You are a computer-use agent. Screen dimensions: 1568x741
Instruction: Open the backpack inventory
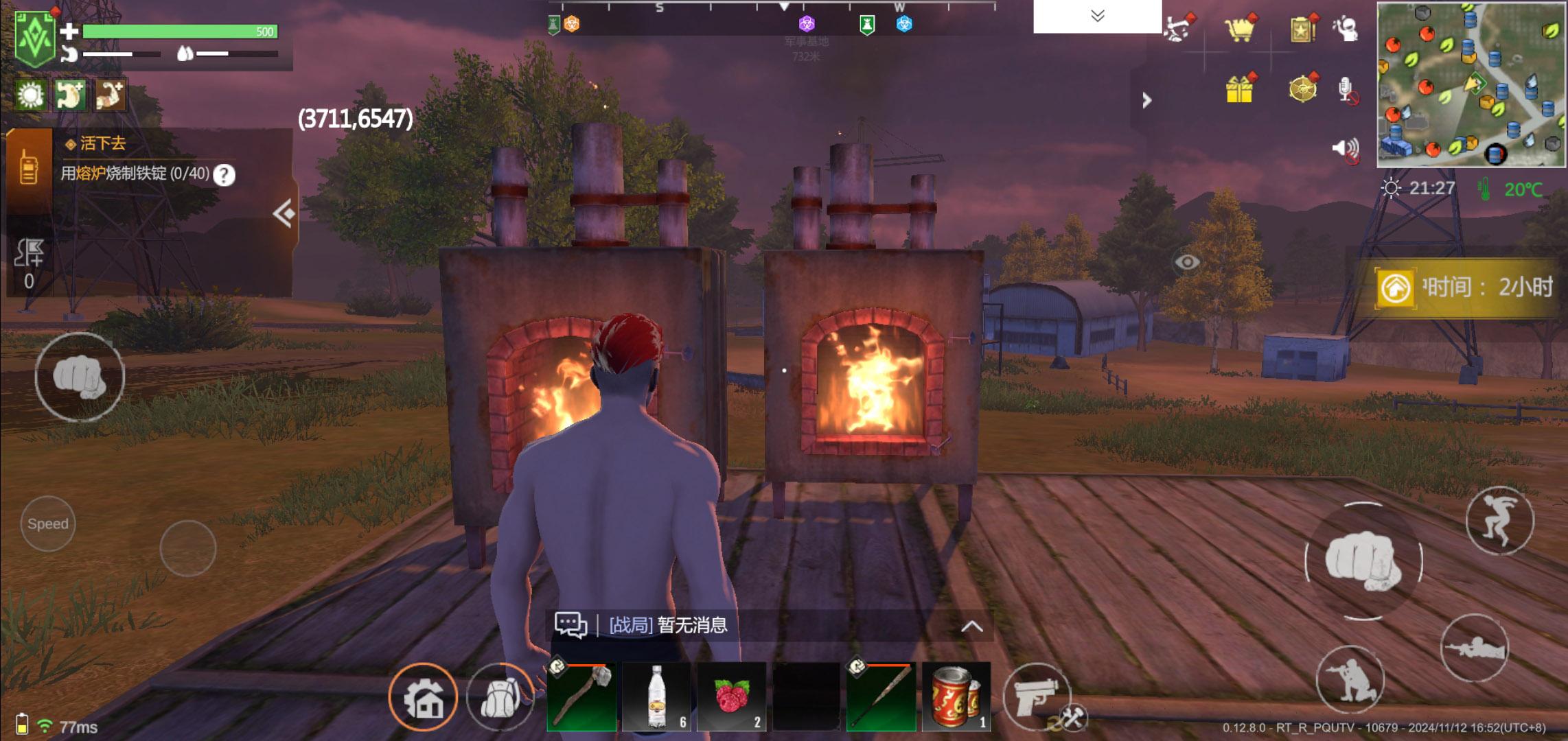(500, 697)
